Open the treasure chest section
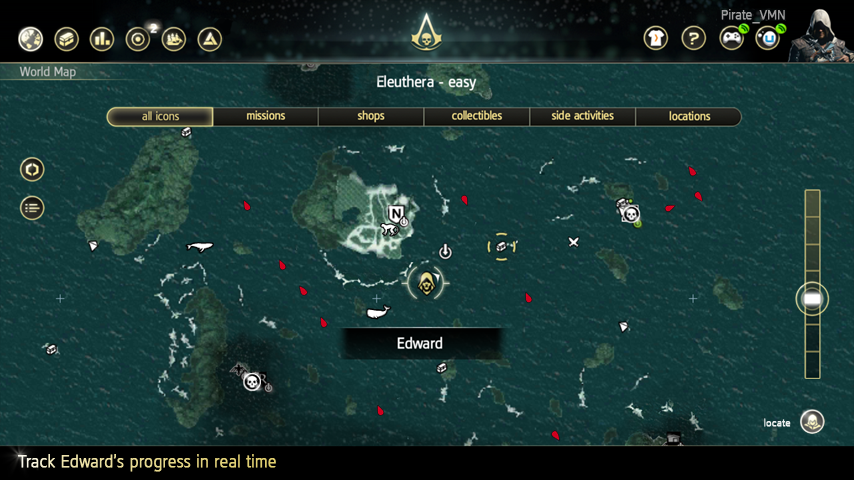This screenshot has height=480, width=854. point(66,39)
